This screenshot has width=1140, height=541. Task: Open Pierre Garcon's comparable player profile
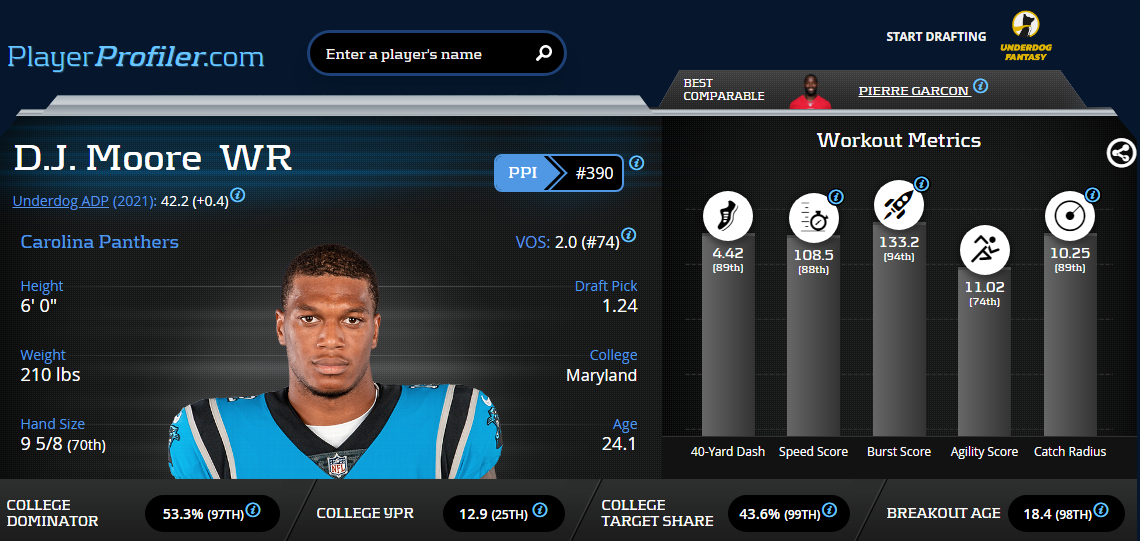point(913,91)
